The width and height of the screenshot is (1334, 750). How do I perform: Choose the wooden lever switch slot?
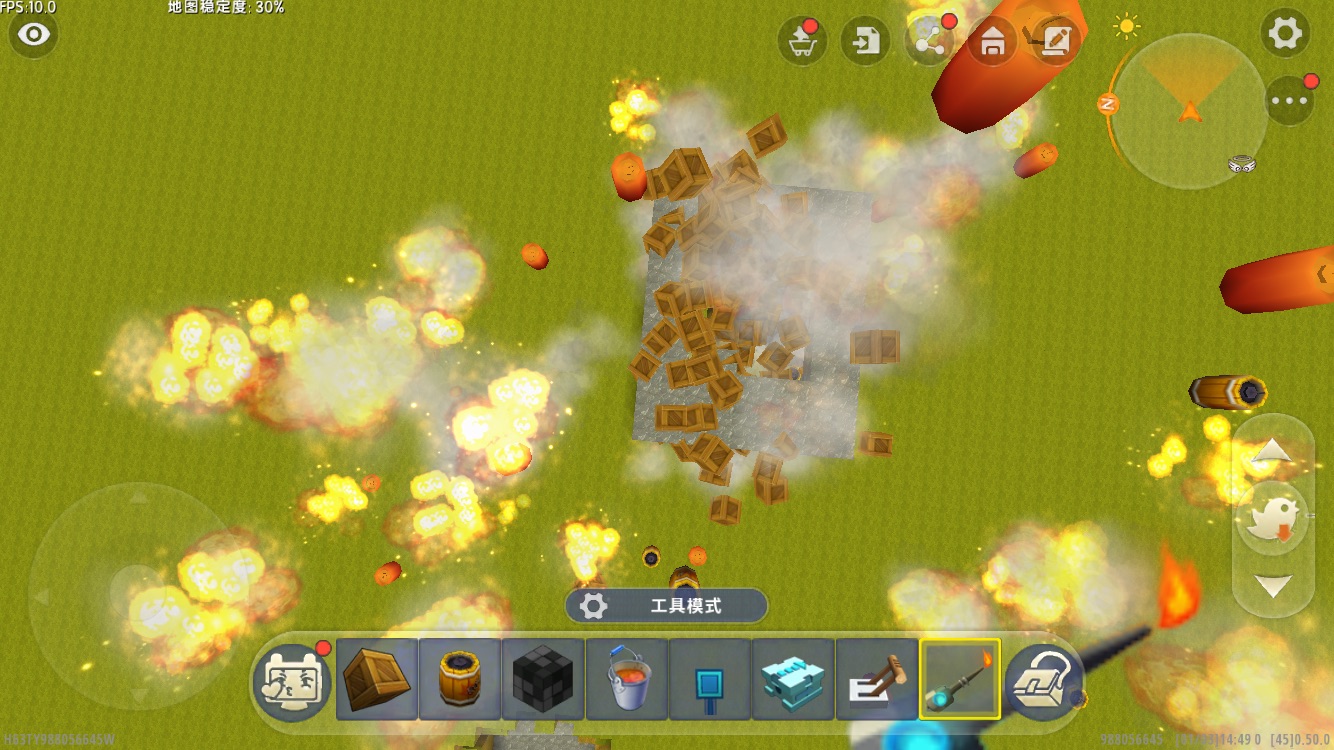(x=877, y=679)
